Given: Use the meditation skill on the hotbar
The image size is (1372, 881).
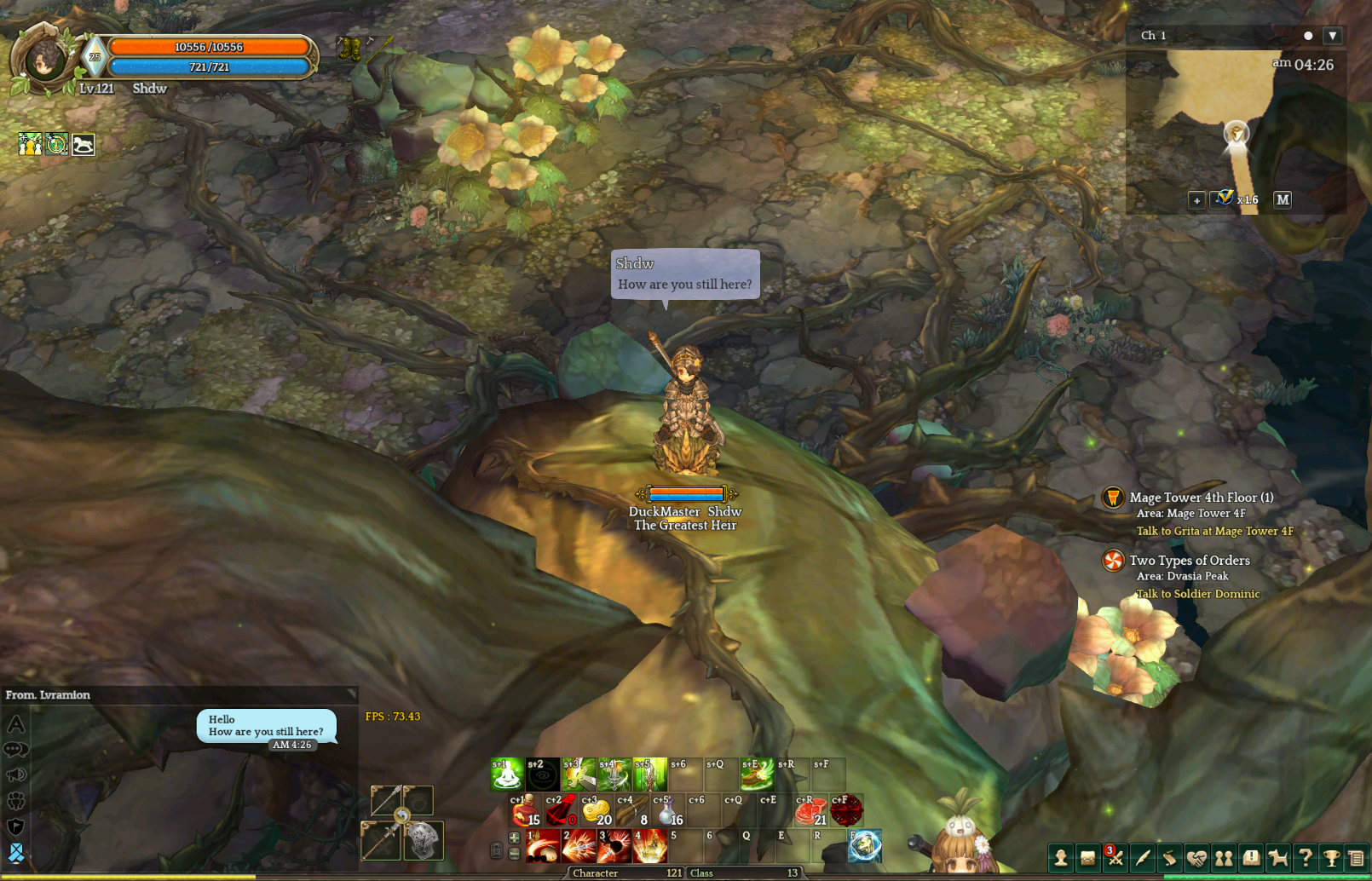Looking at the screenshot, I should pos(507,774).
